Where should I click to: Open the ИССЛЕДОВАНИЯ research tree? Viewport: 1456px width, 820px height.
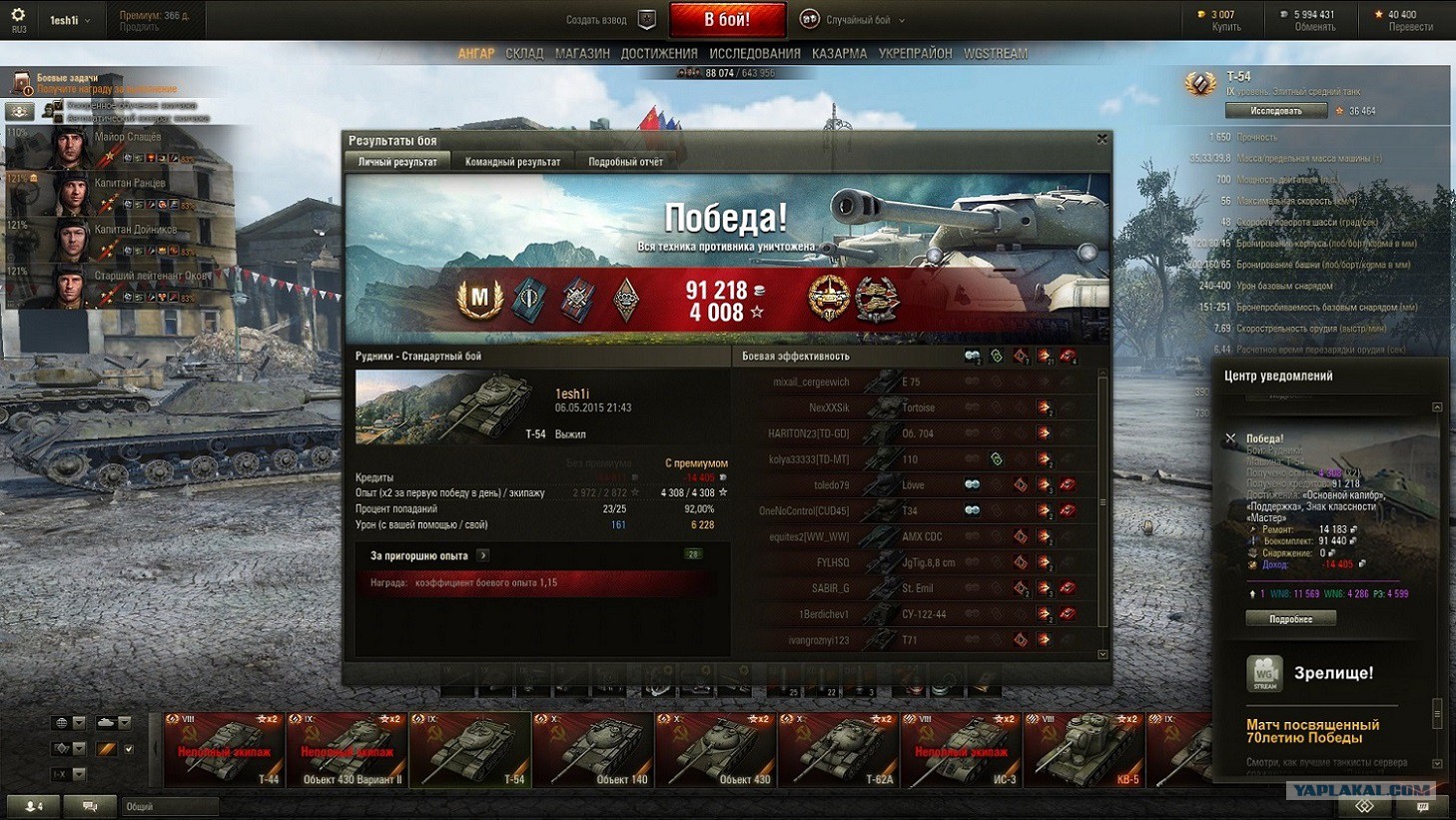click(x=754, y=54)
